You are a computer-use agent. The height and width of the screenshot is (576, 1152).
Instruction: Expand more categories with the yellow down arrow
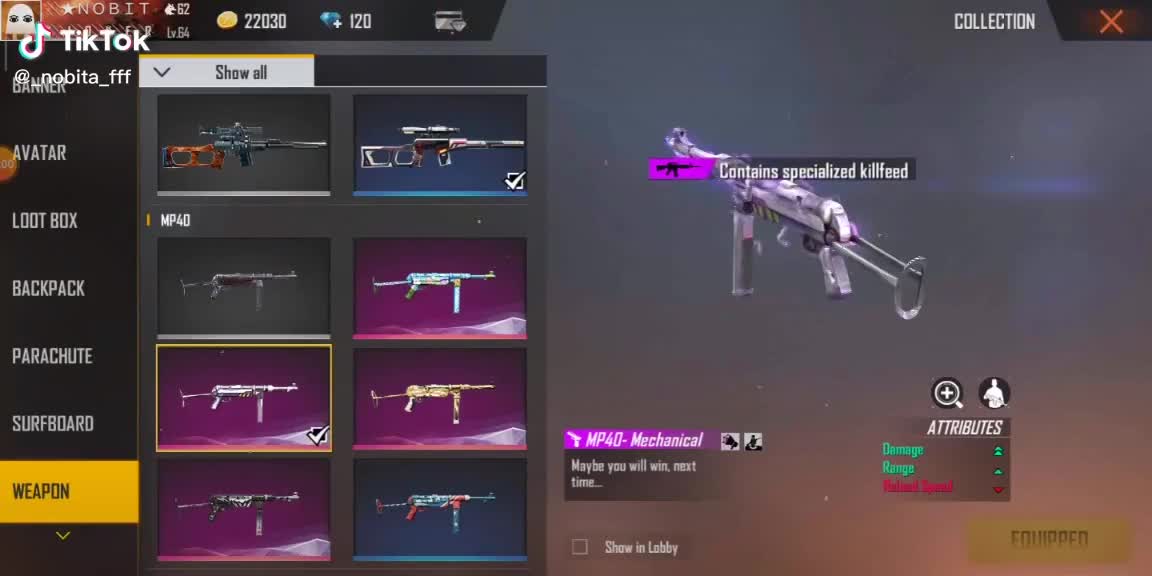63,536
